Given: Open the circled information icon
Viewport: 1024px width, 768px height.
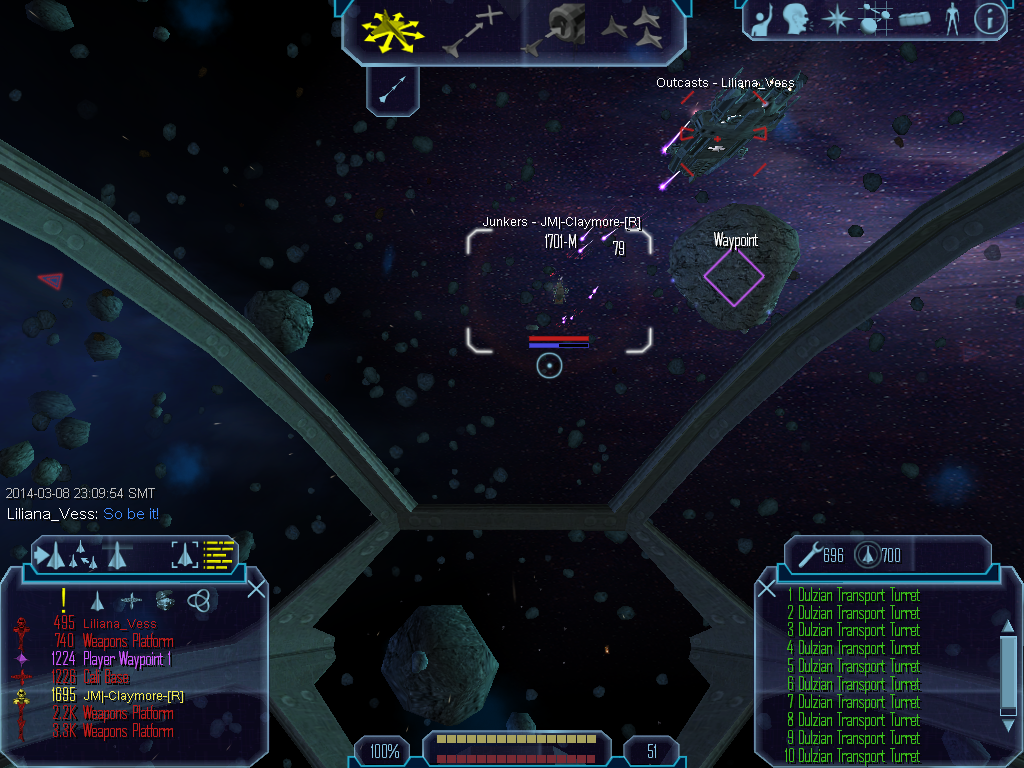Looking at the screenshot, I should point(989,19).
